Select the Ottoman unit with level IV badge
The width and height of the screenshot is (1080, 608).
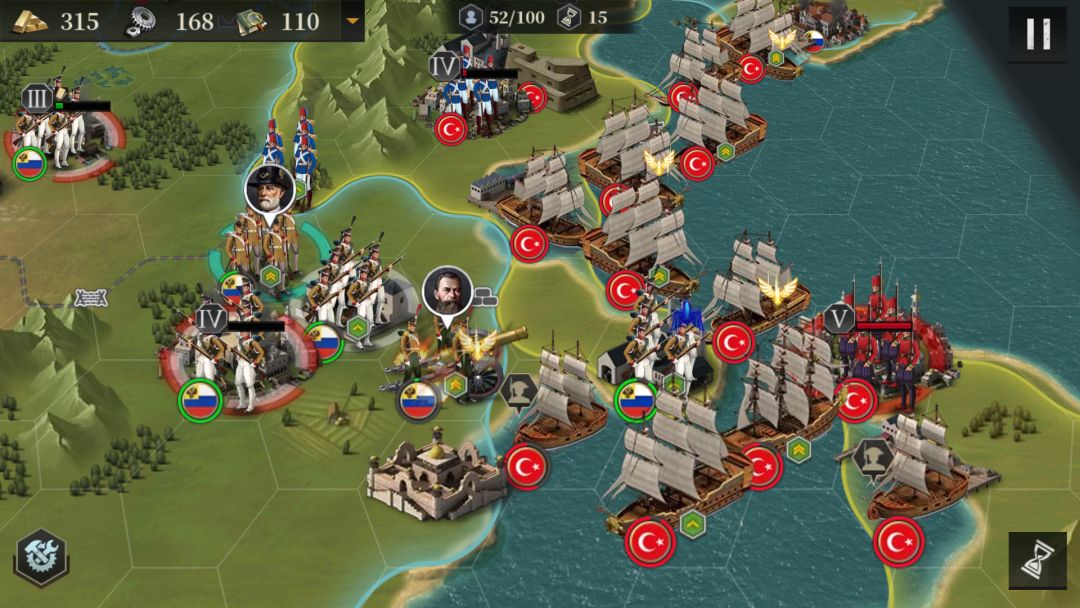point(485,100)
